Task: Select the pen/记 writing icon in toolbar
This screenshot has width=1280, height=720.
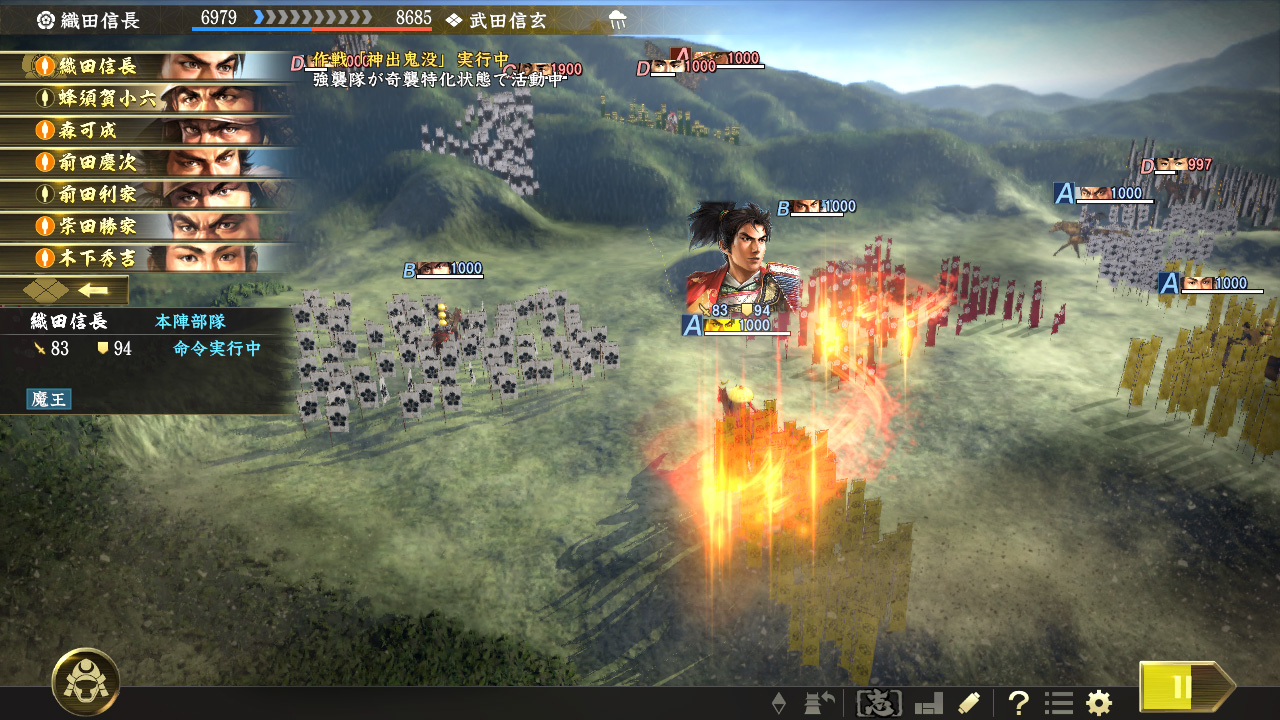Action: click(968, 702)
